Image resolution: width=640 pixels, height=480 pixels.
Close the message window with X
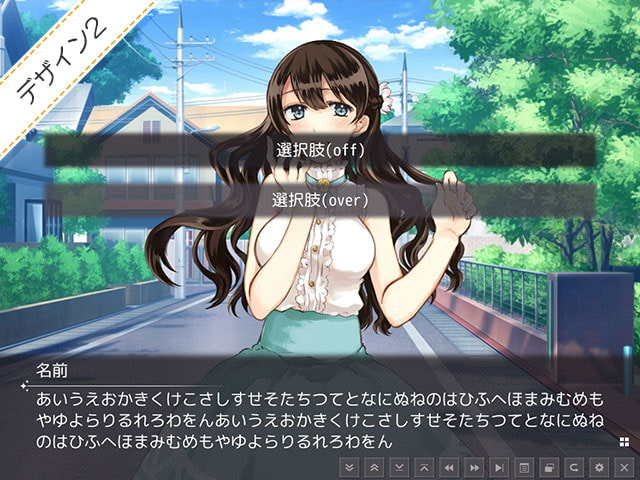coord(624,467)
